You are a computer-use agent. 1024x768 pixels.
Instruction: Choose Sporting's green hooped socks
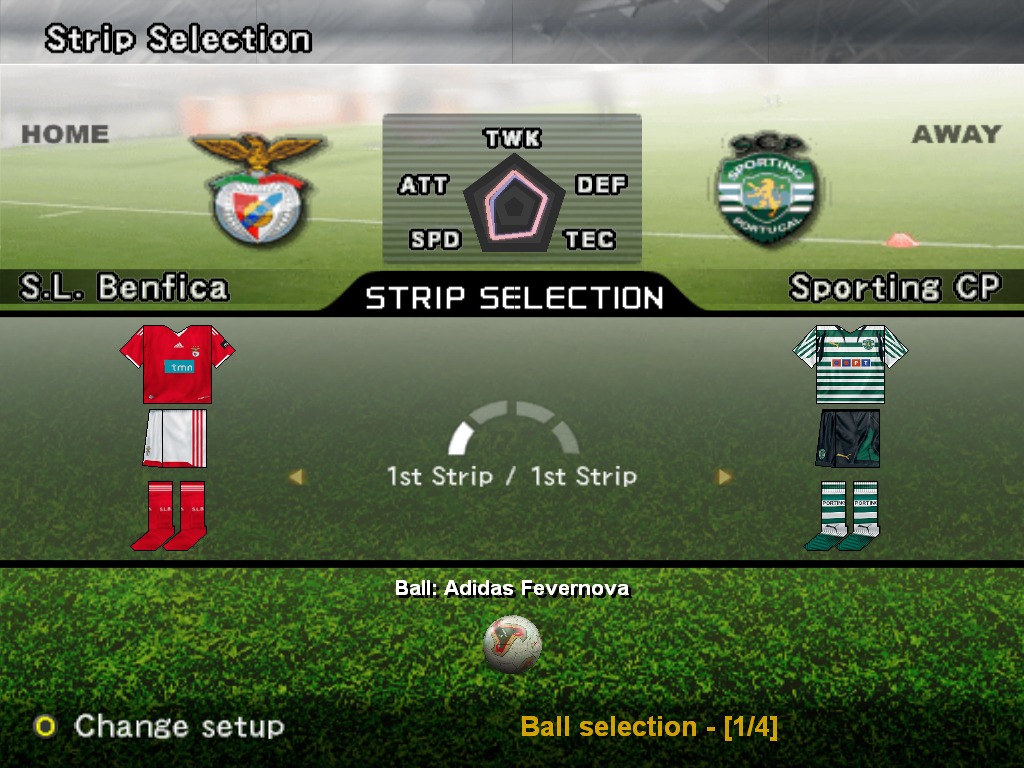point(843,515)
